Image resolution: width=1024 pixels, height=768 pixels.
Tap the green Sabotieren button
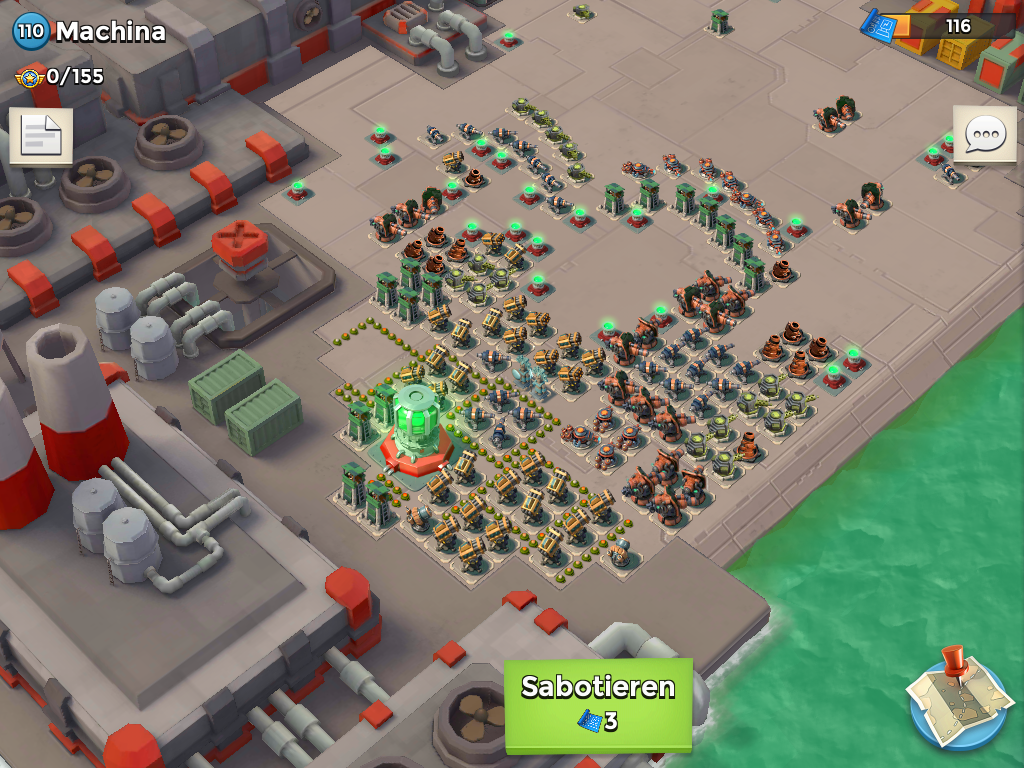click(x=598, y=703)
